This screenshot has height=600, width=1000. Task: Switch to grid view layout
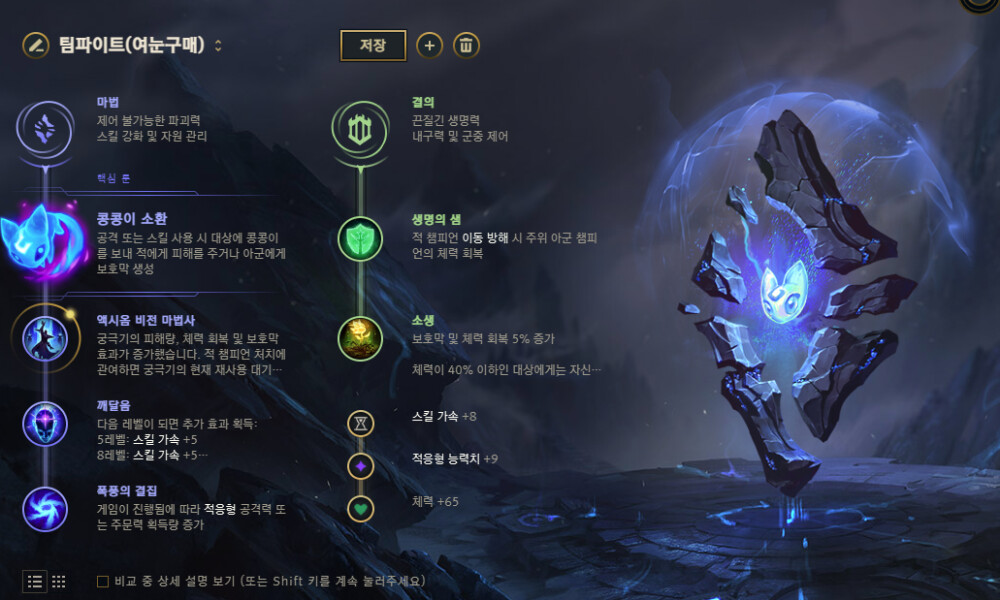59,581
